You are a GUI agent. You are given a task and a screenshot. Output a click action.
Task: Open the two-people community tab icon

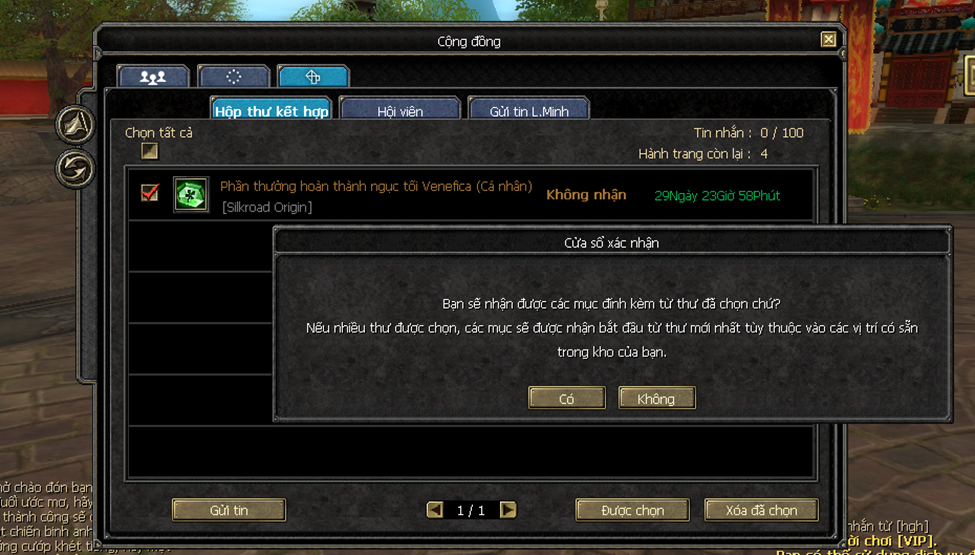coord(153,77)
